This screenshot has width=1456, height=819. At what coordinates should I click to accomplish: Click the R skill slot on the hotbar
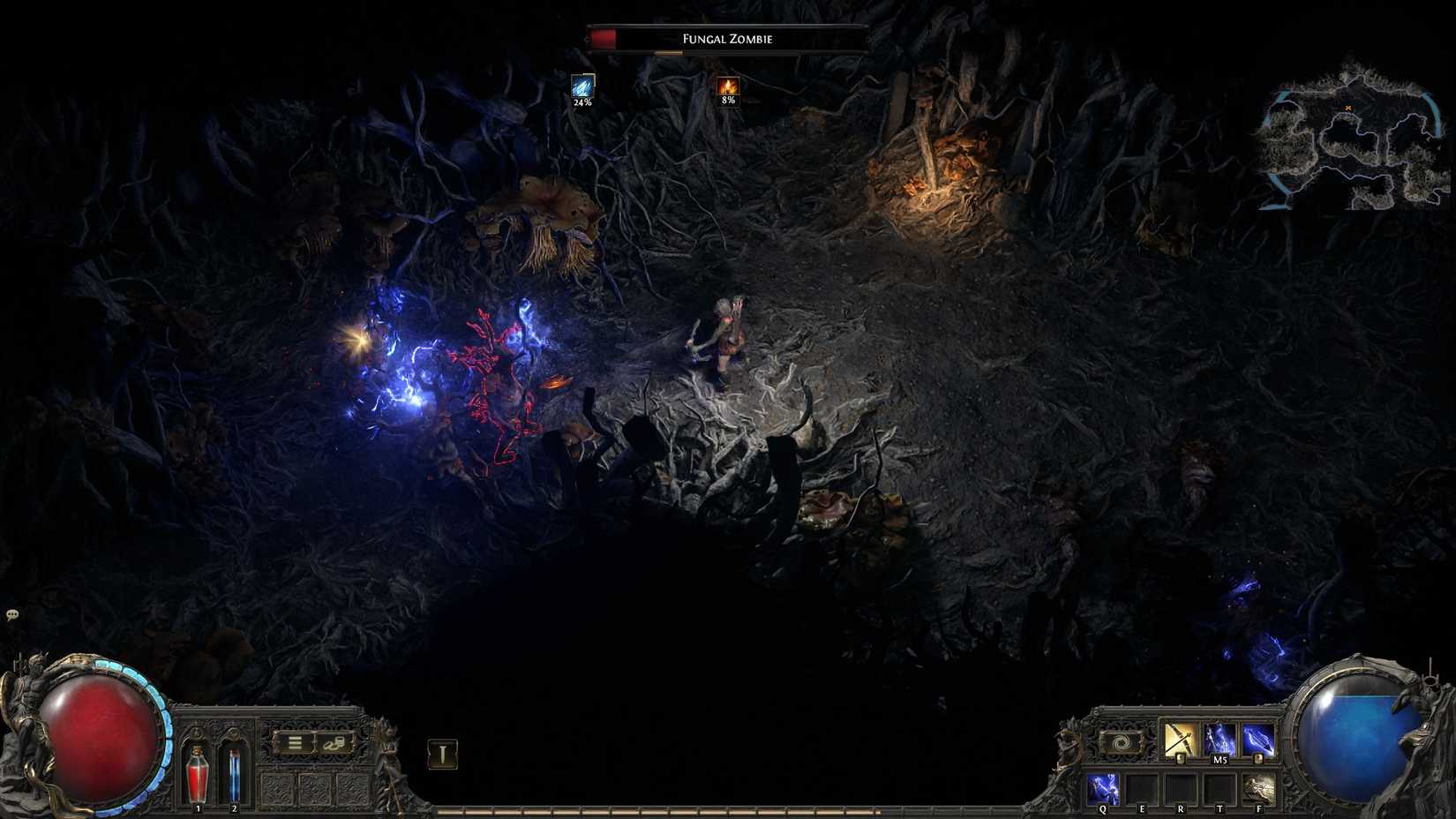[x=1181, y=786]
